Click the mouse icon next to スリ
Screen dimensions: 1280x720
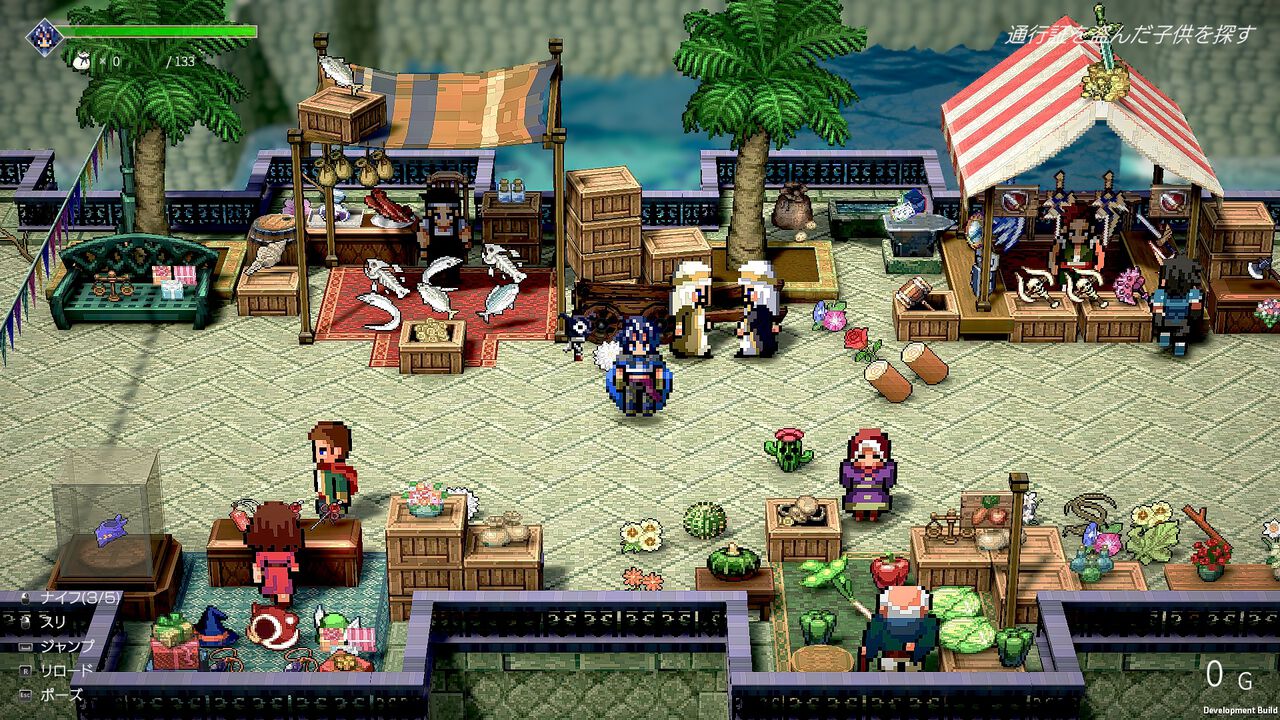pos(25,622)
